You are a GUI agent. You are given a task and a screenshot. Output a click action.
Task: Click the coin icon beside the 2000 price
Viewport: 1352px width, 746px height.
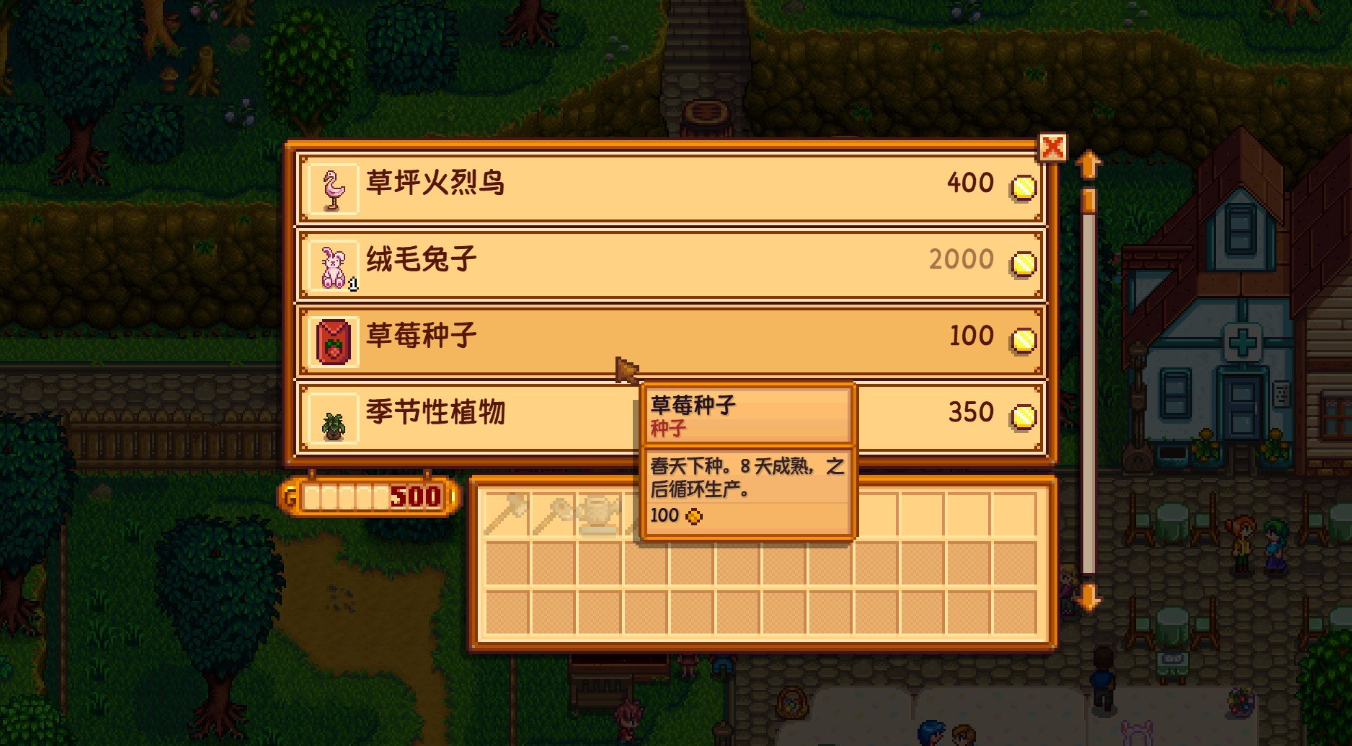pyautogui.click(x=1022, y=263)
